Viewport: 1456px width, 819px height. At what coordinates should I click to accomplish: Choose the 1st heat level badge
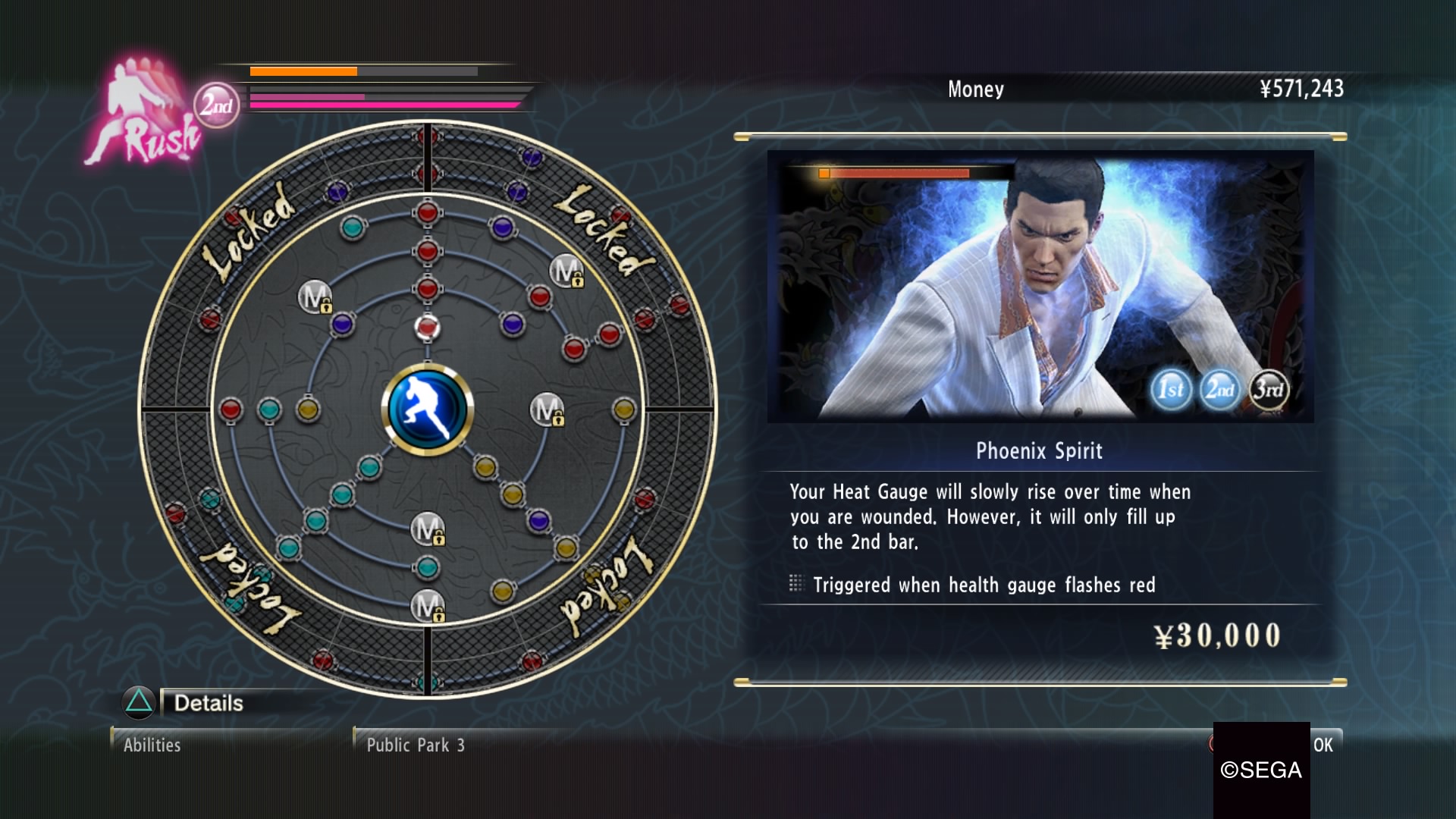click(1171, 390)
